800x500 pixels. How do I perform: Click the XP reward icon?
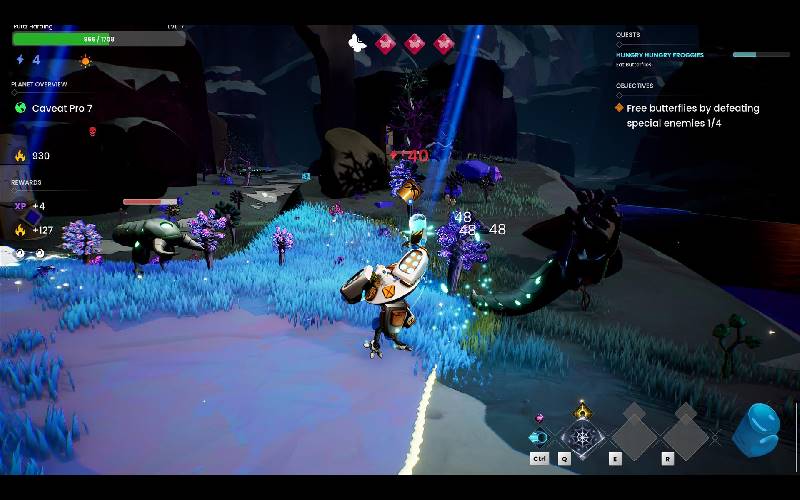pyautogui.click(x=20, y=206)
